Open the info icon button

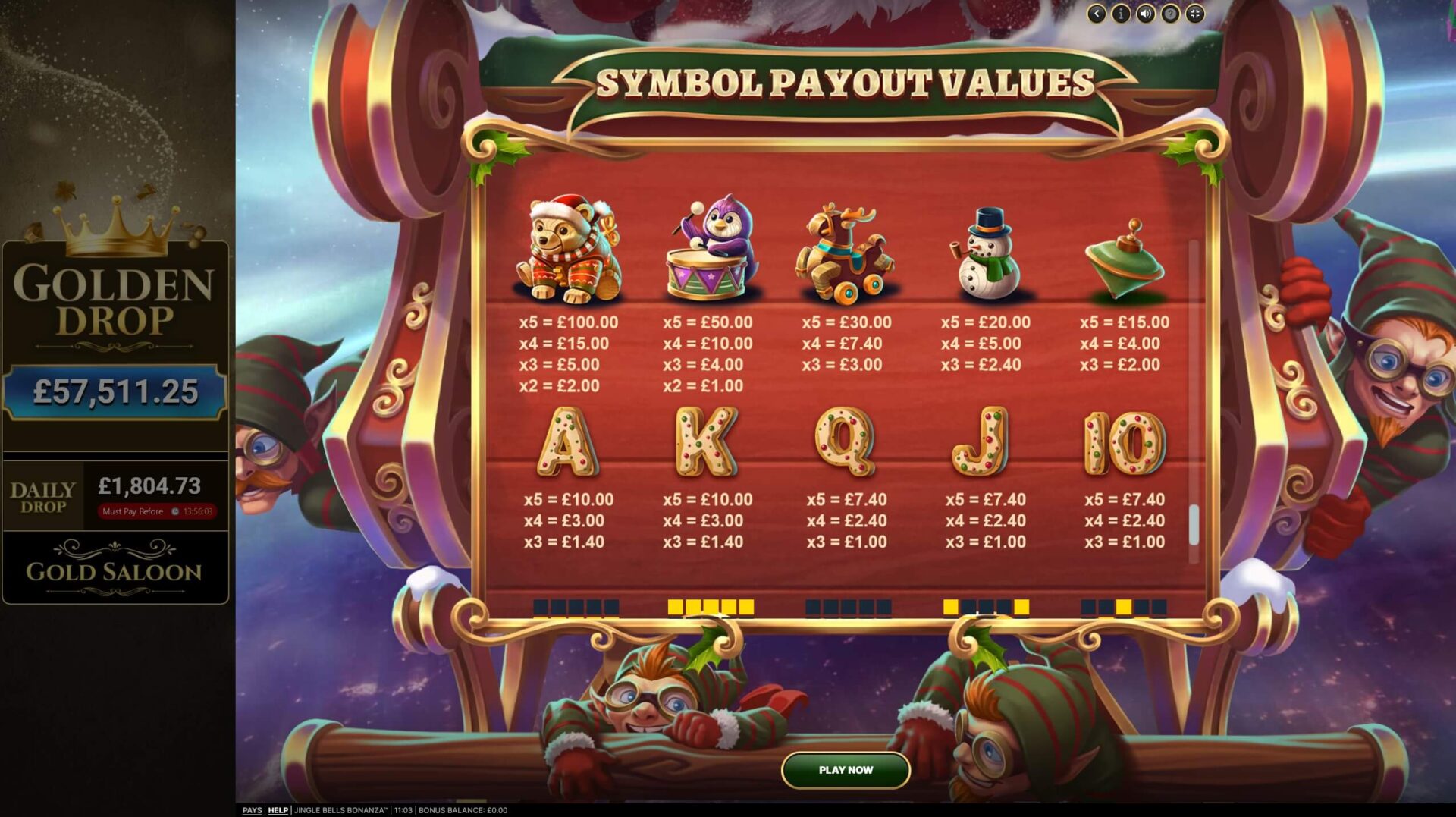(1121, 14)
